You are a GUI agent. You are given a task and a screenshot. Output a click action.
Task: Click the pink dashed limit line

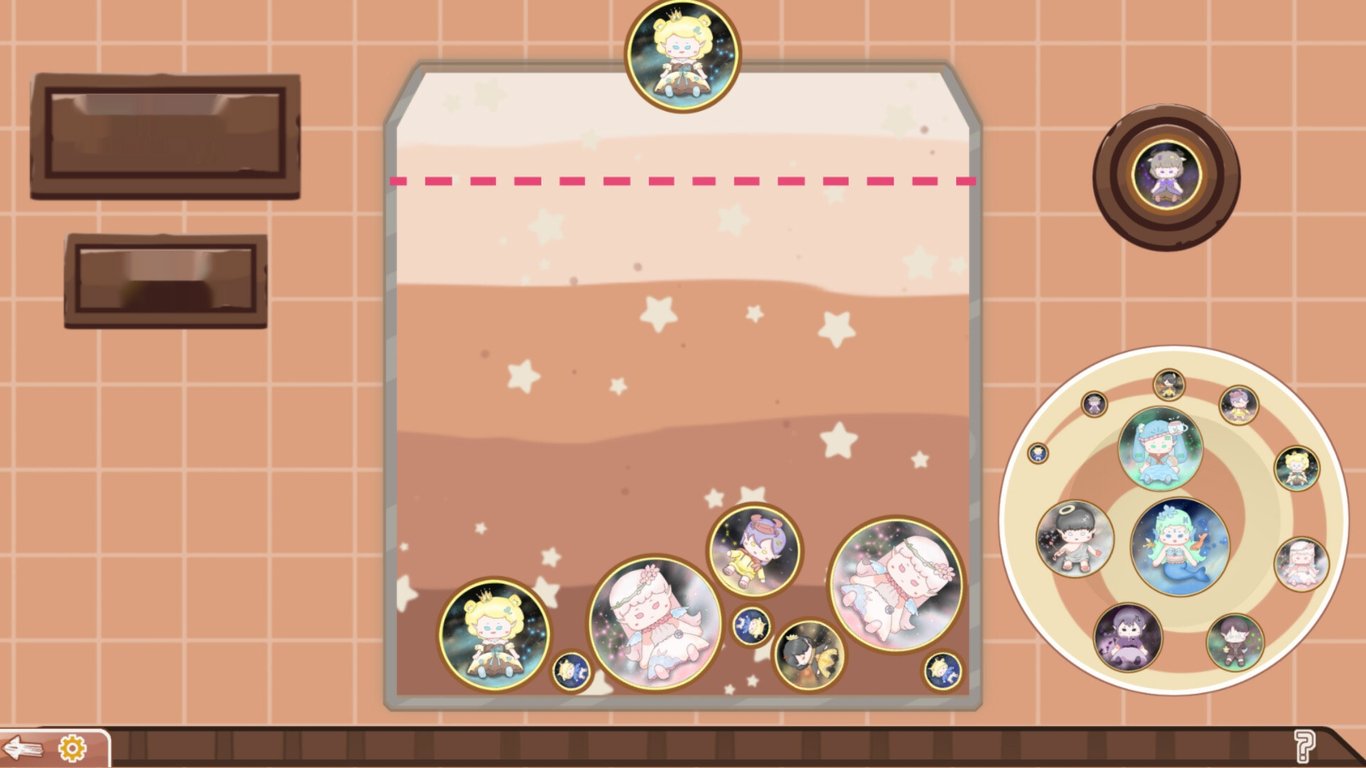[684, 182]
